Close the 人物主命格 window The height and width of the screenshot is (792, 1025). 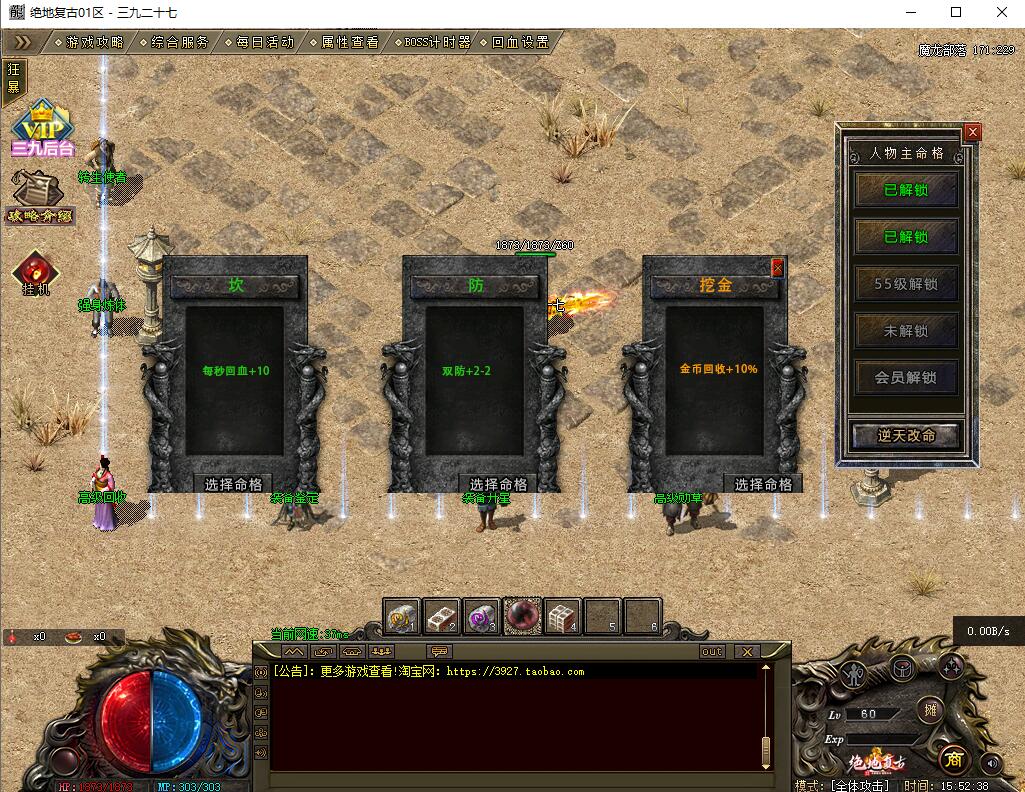[972, 132]
